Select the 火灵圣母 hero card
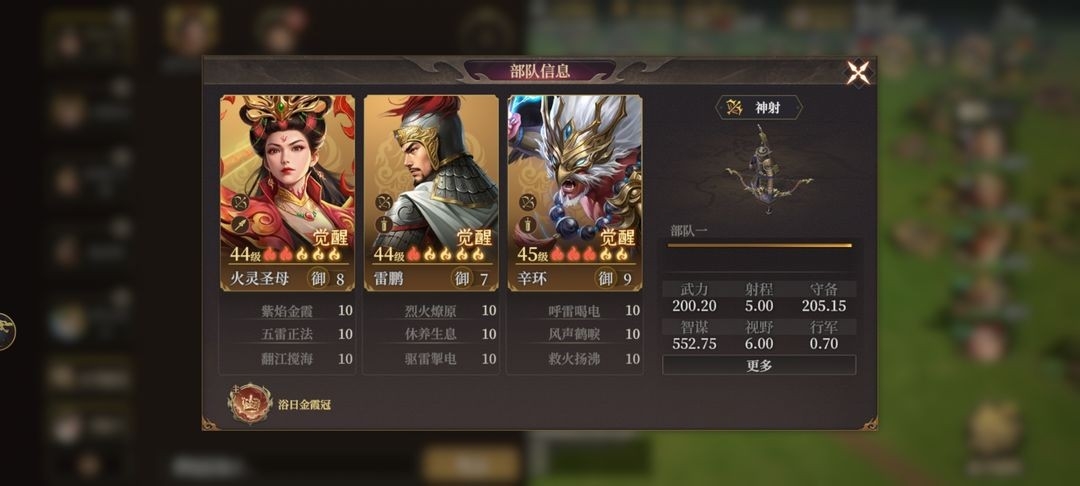 (x=287, y=178)
